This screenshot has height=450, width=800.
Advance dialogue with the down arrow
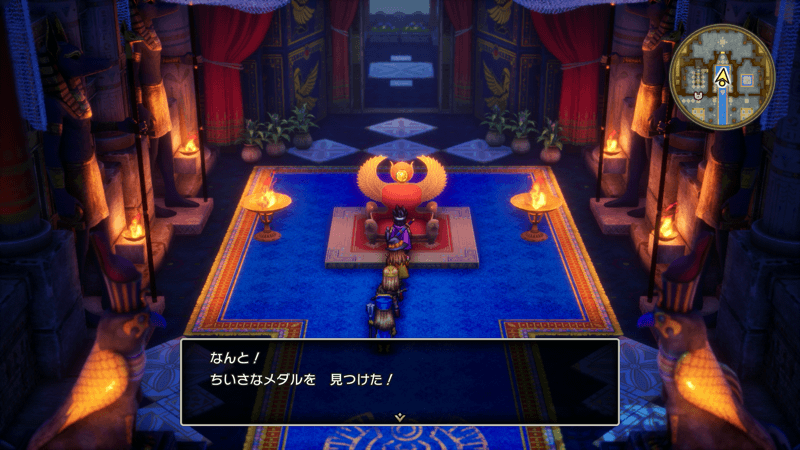[399, 415]
